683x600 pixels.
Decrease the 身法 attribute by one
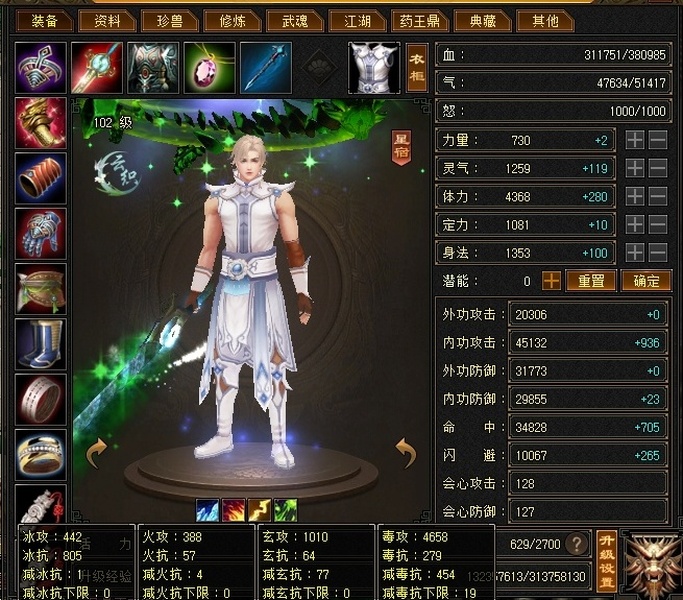658,253
